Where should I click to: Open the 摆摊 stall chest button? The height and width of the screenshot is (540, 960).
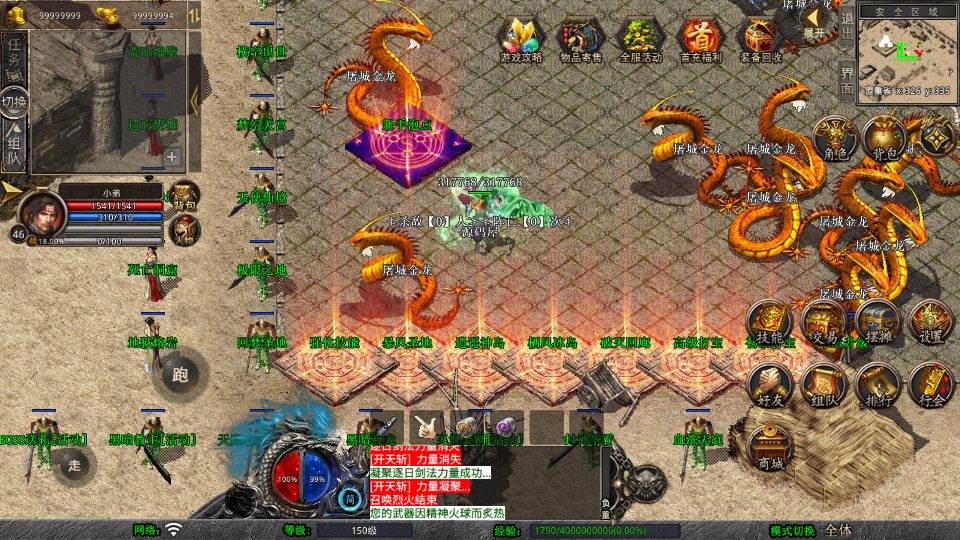point(877,322)
